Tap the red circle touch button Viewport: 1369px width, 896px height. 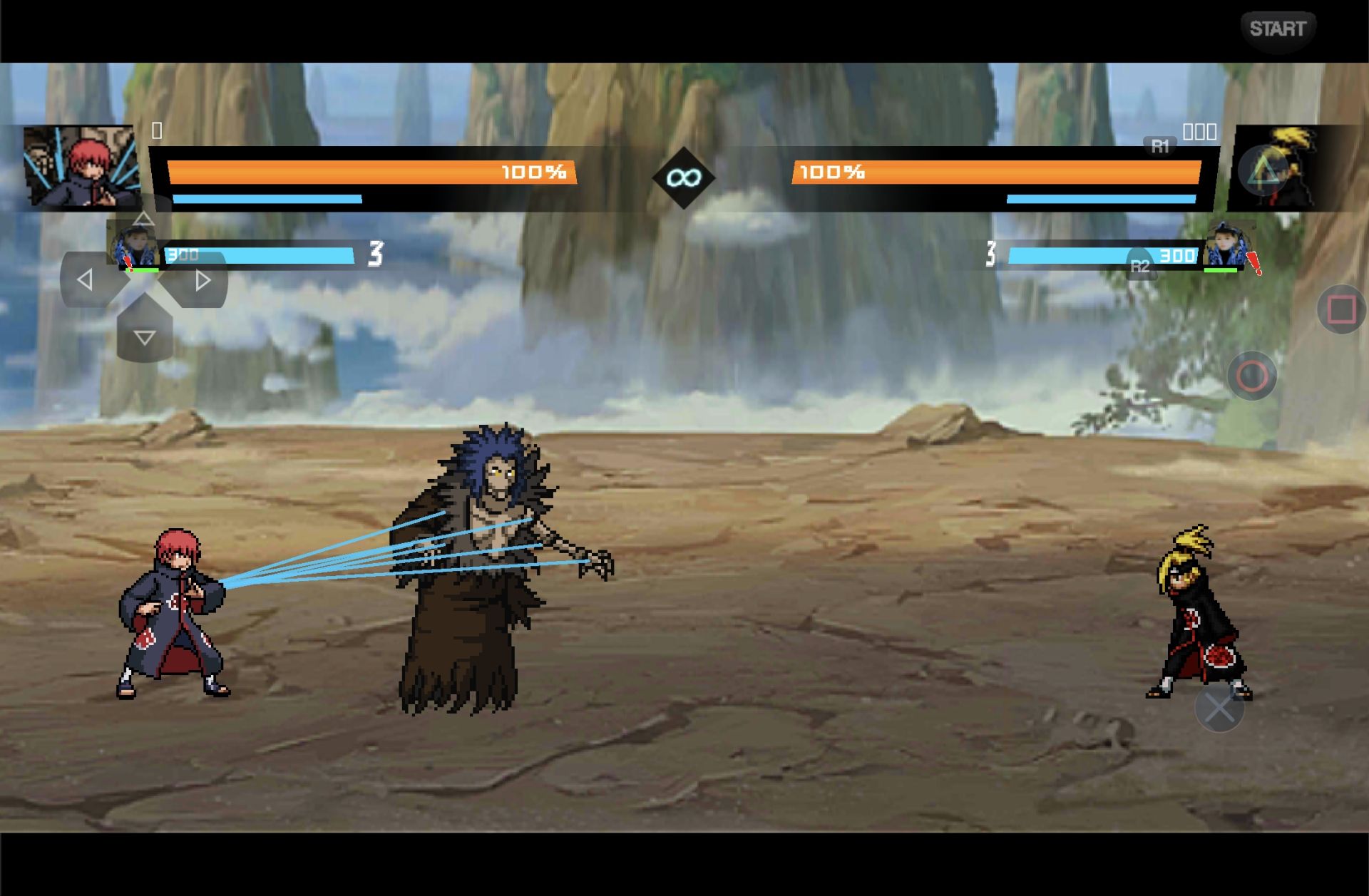pyautogui.click(x=1251, y=376)
